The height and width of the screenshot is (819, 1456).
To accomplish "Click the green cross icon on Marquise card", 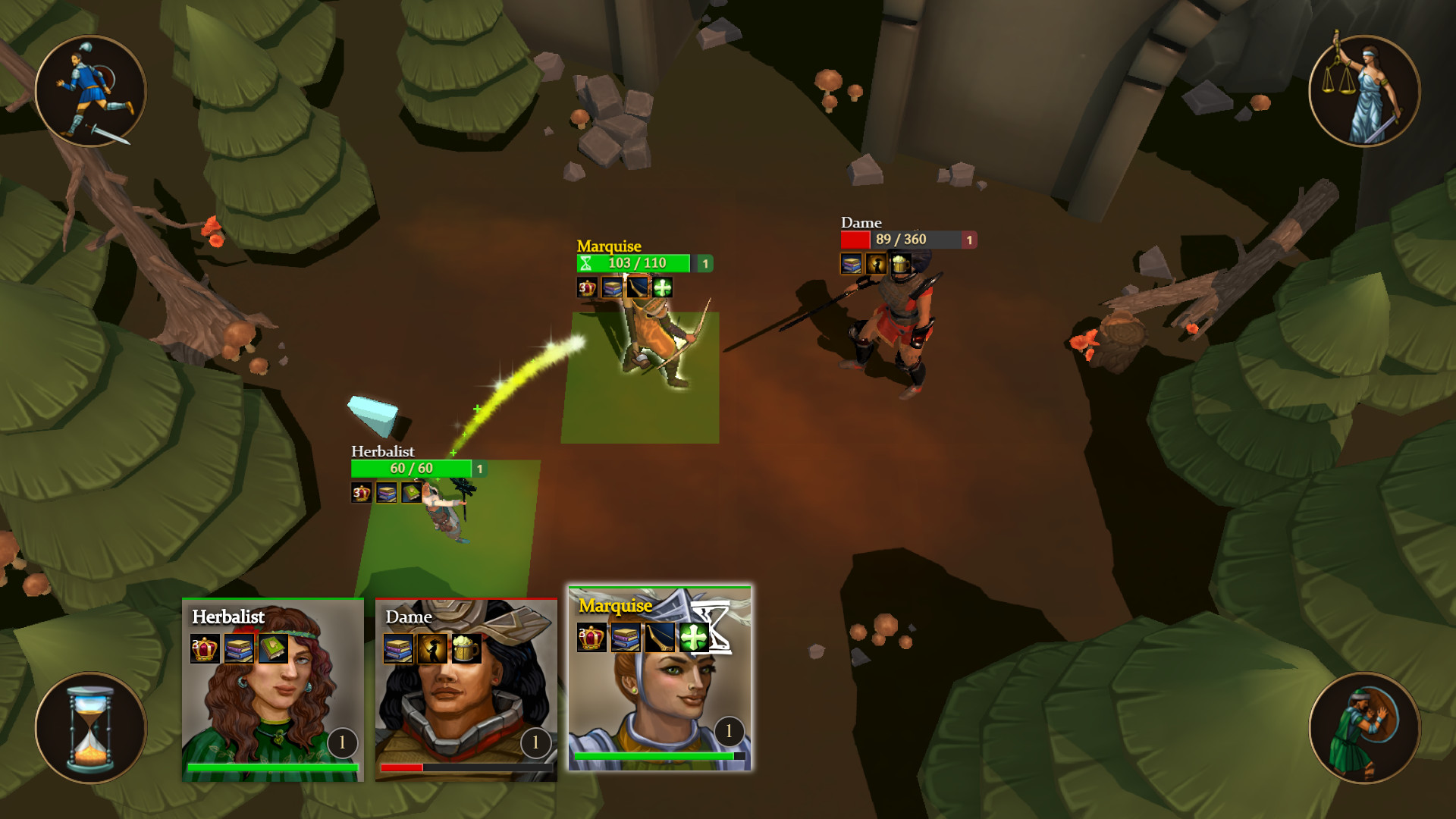I will click(x=693, y=638).
